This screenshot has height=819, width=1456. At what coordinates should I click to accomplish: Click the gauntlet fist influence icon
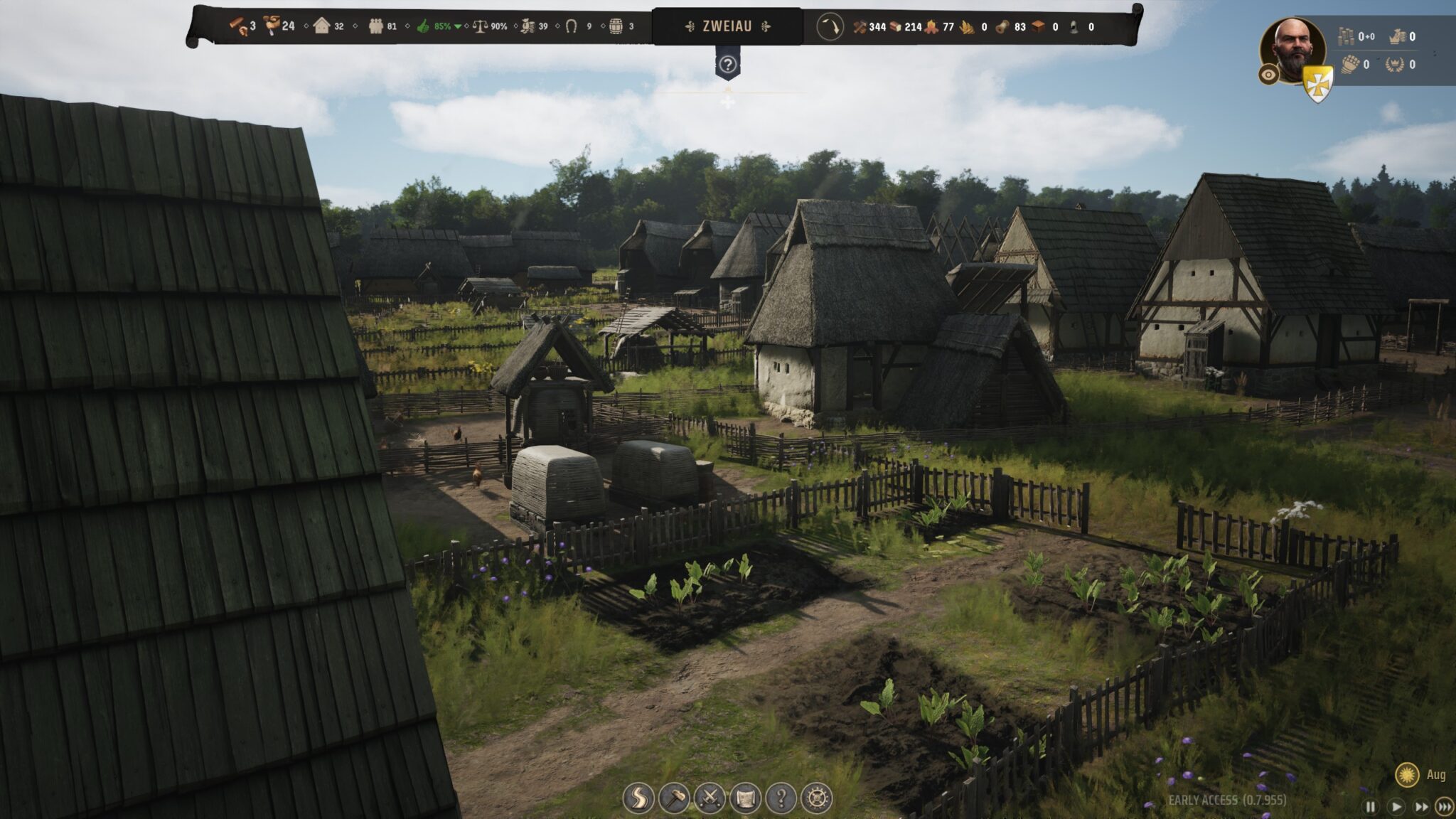pyautogui.click(x=1350, y=65)
